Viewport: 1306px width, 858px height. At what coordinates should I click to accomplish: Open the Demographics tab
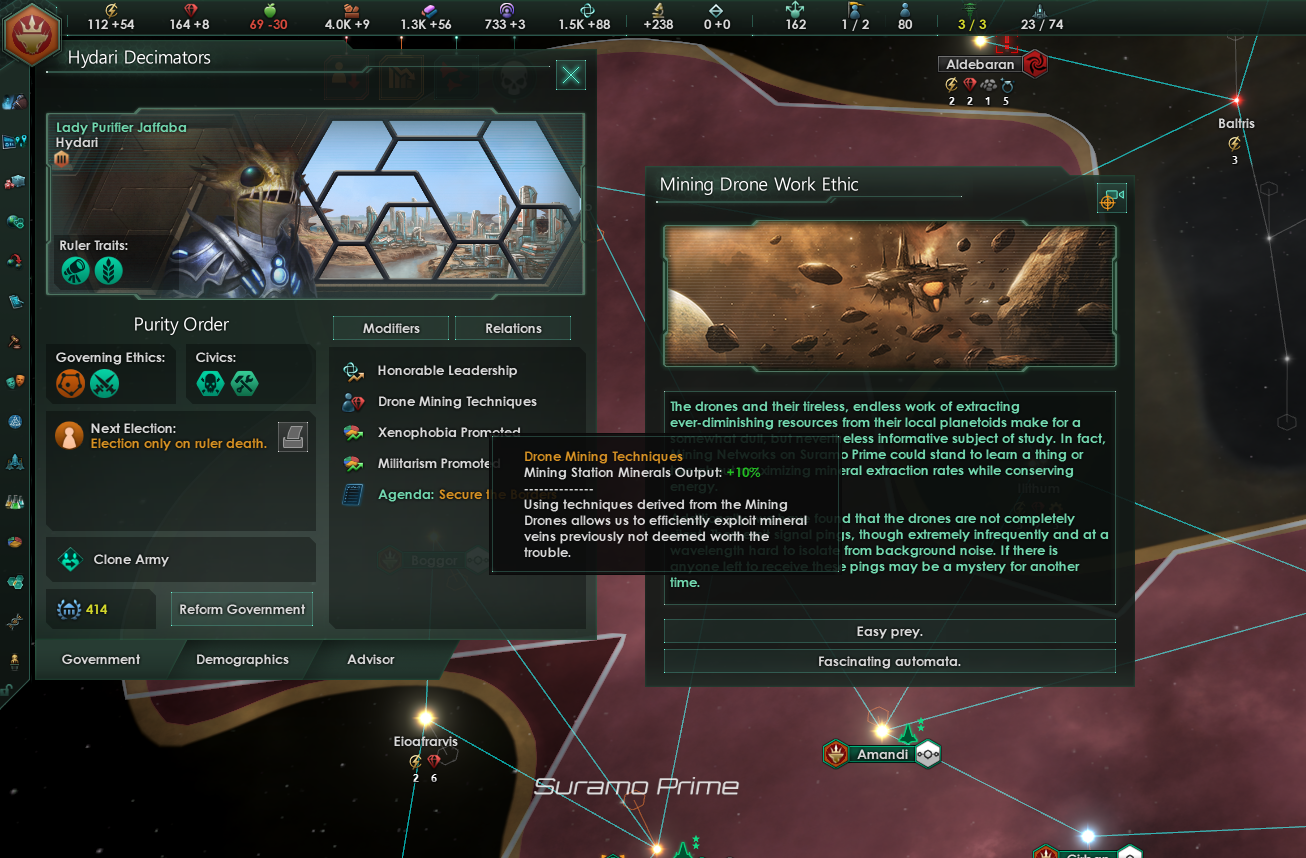(x=242, y=660)
